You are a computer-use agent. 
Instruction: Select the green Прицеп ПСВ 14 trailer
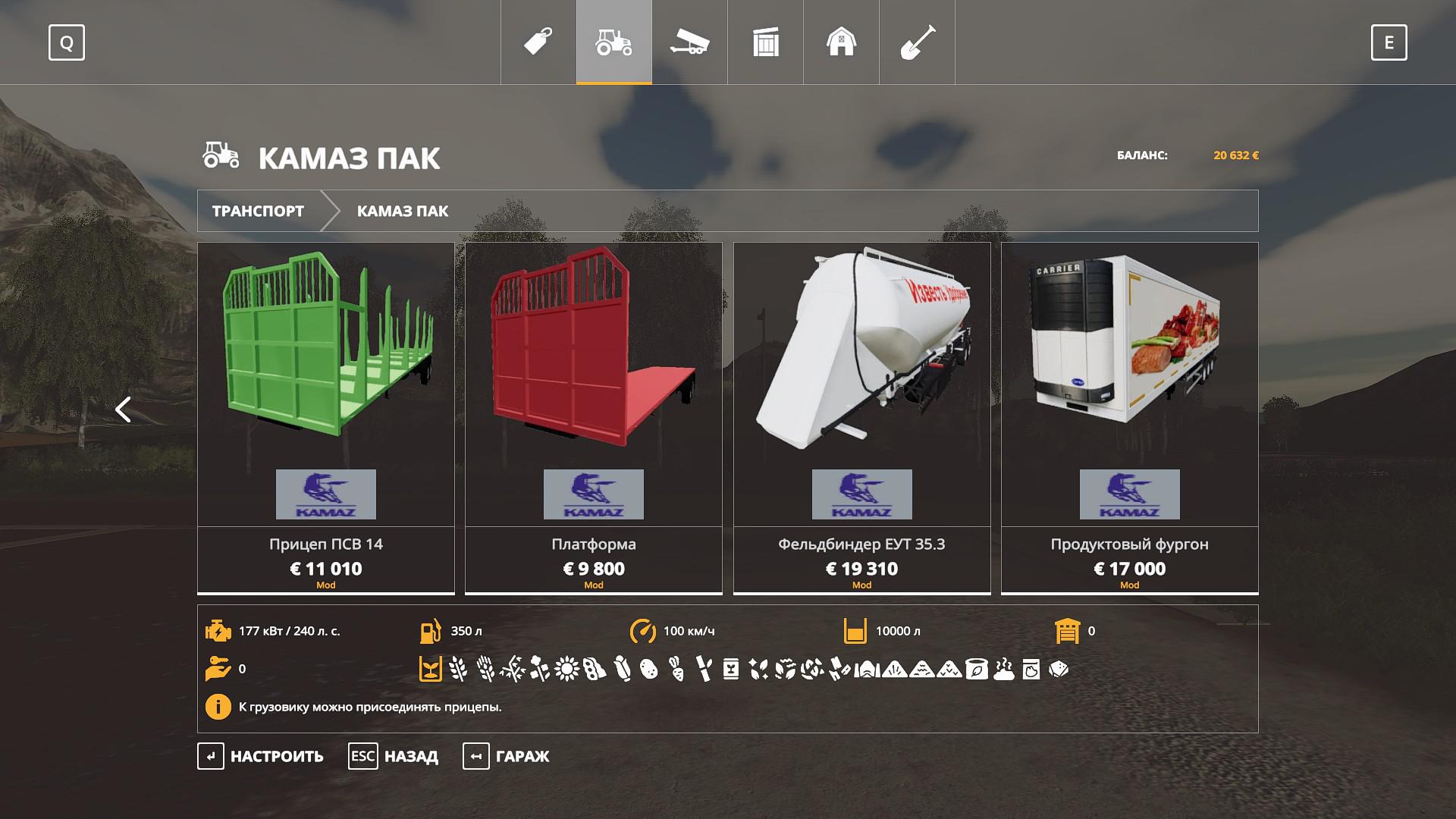point(326,417)
